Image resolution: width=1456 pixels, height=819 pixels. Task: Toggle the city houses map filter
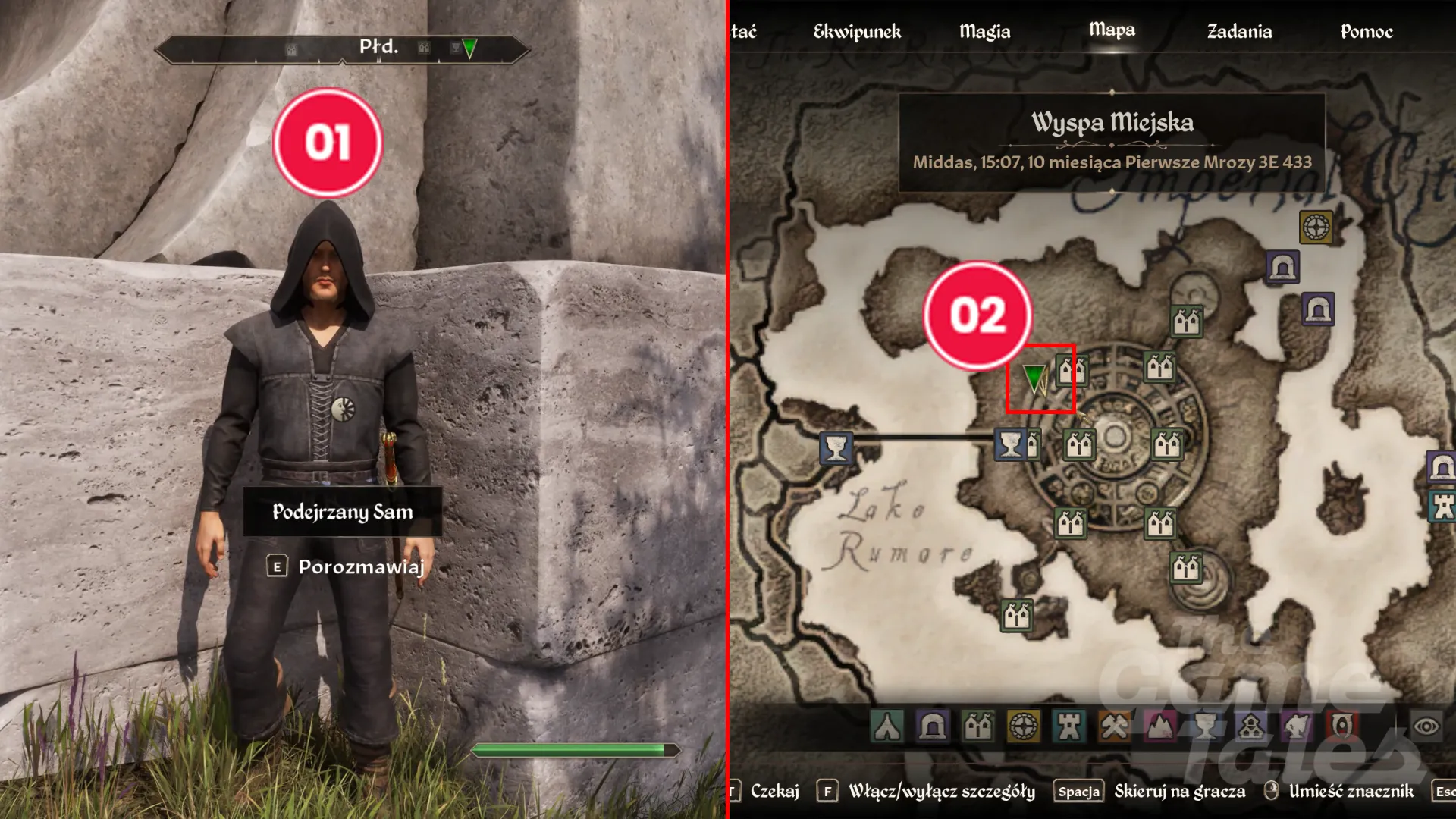977,726
